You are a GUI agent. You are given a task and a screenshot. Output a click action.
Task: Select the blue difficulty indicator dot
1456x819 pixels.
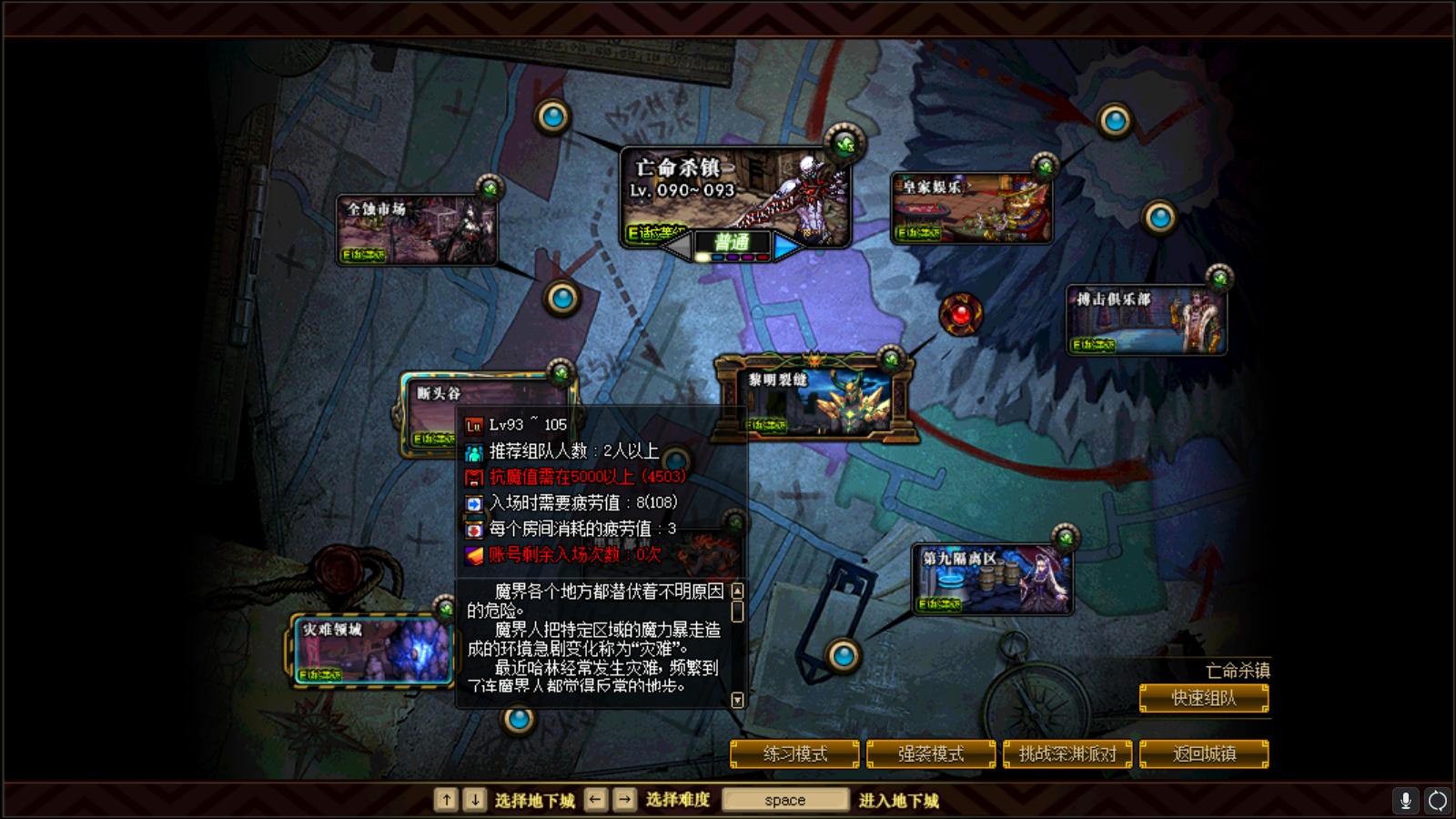click(718, 257)
